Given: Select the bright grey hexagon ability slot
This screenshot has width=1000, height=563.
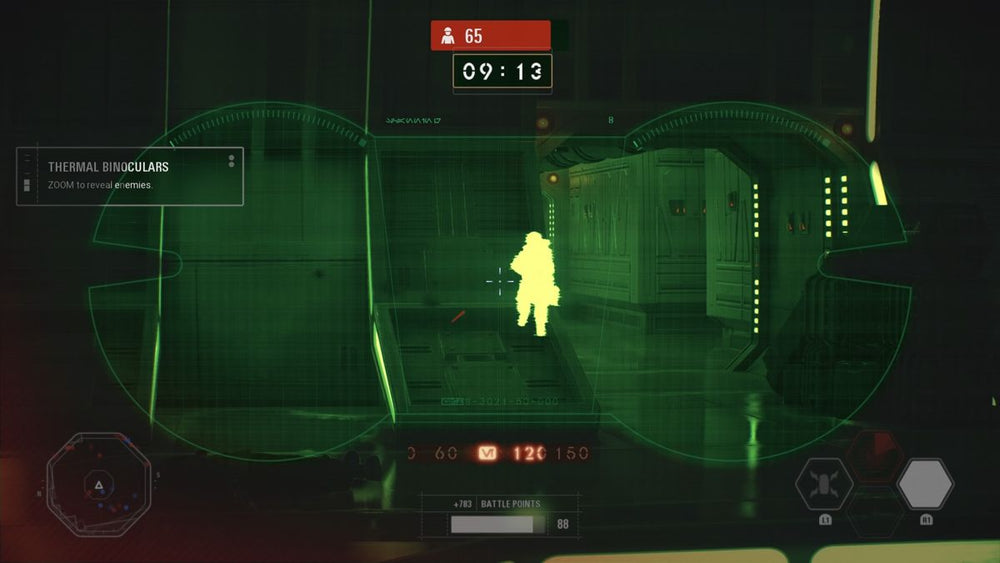Looking at the screenshot, I should tap(925, 484).
